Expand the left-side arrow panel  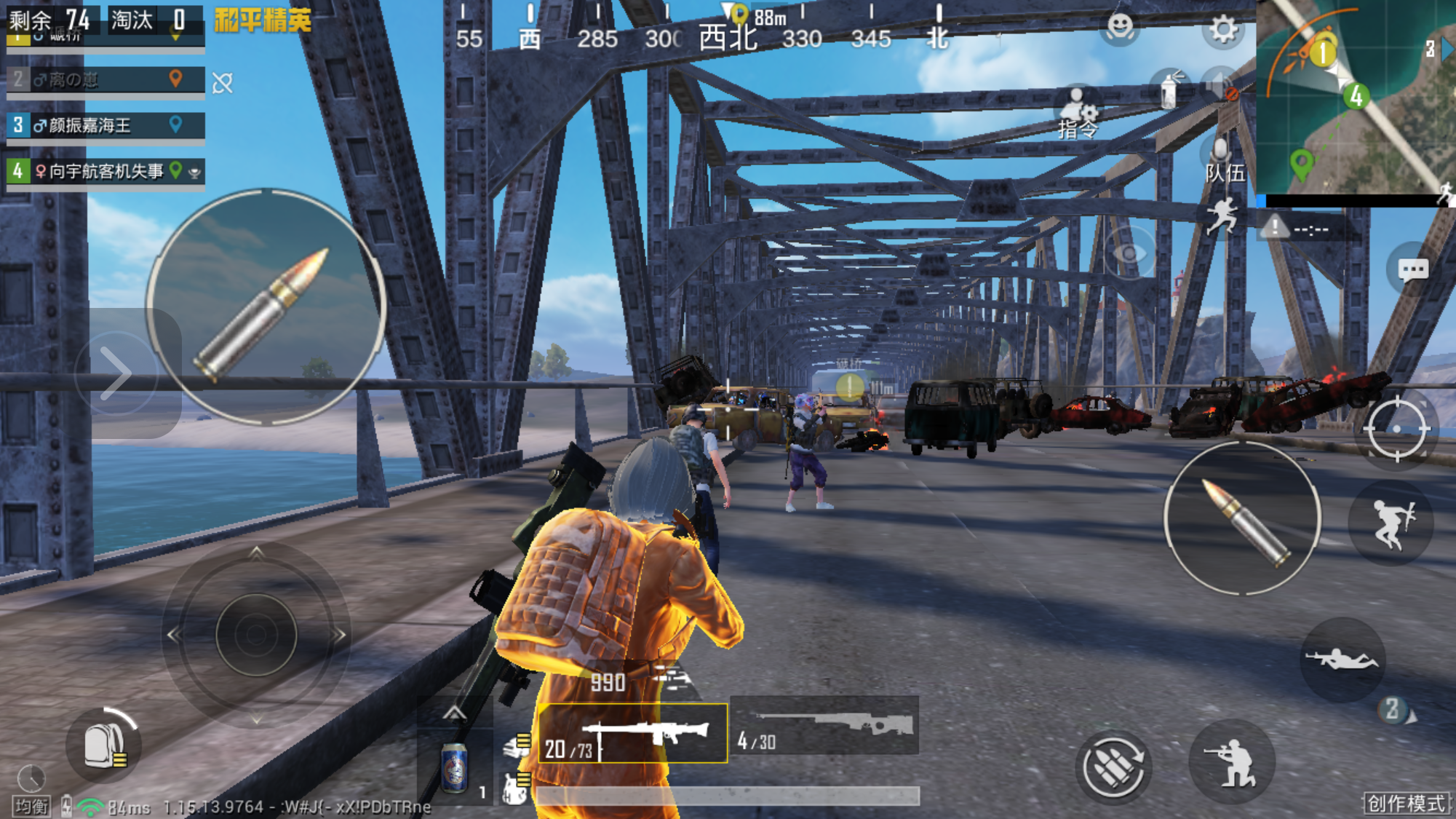(115, 373)
